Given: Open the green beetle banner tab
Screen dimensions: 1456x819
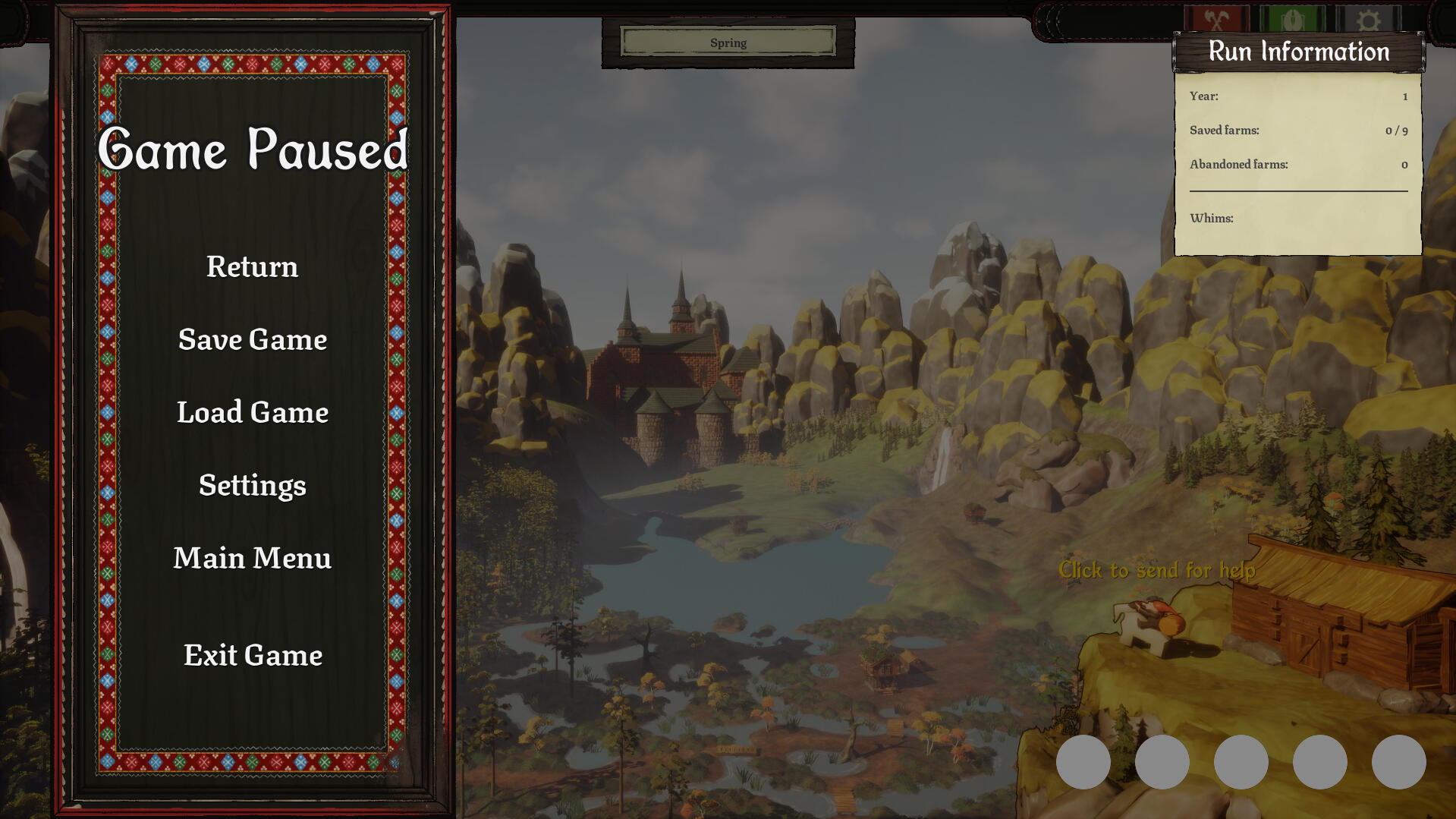Looking at the screenshot, I should pos(1292,19).
